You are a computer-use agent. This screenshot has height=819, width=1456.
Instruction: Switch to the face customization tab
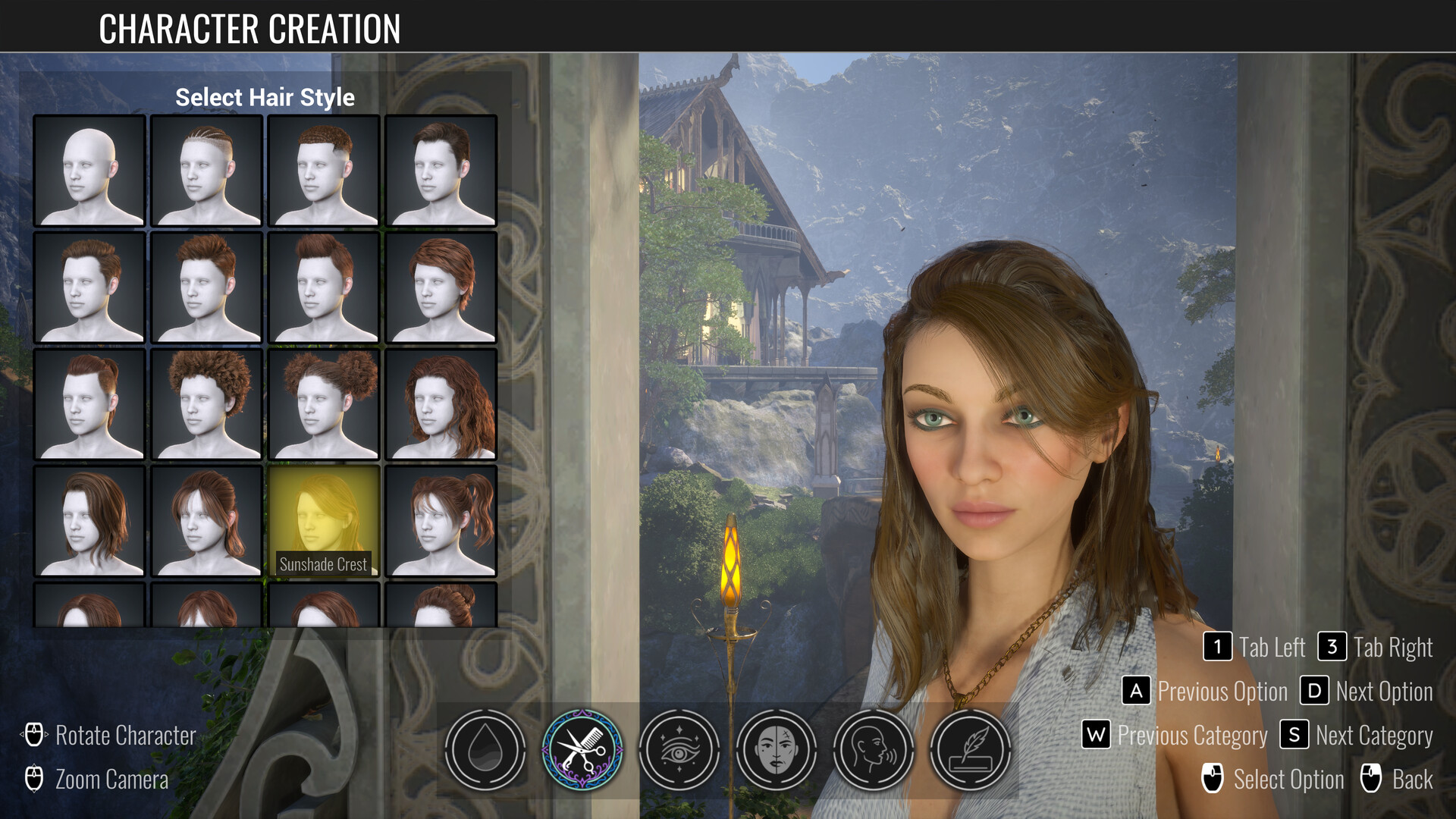777,750
